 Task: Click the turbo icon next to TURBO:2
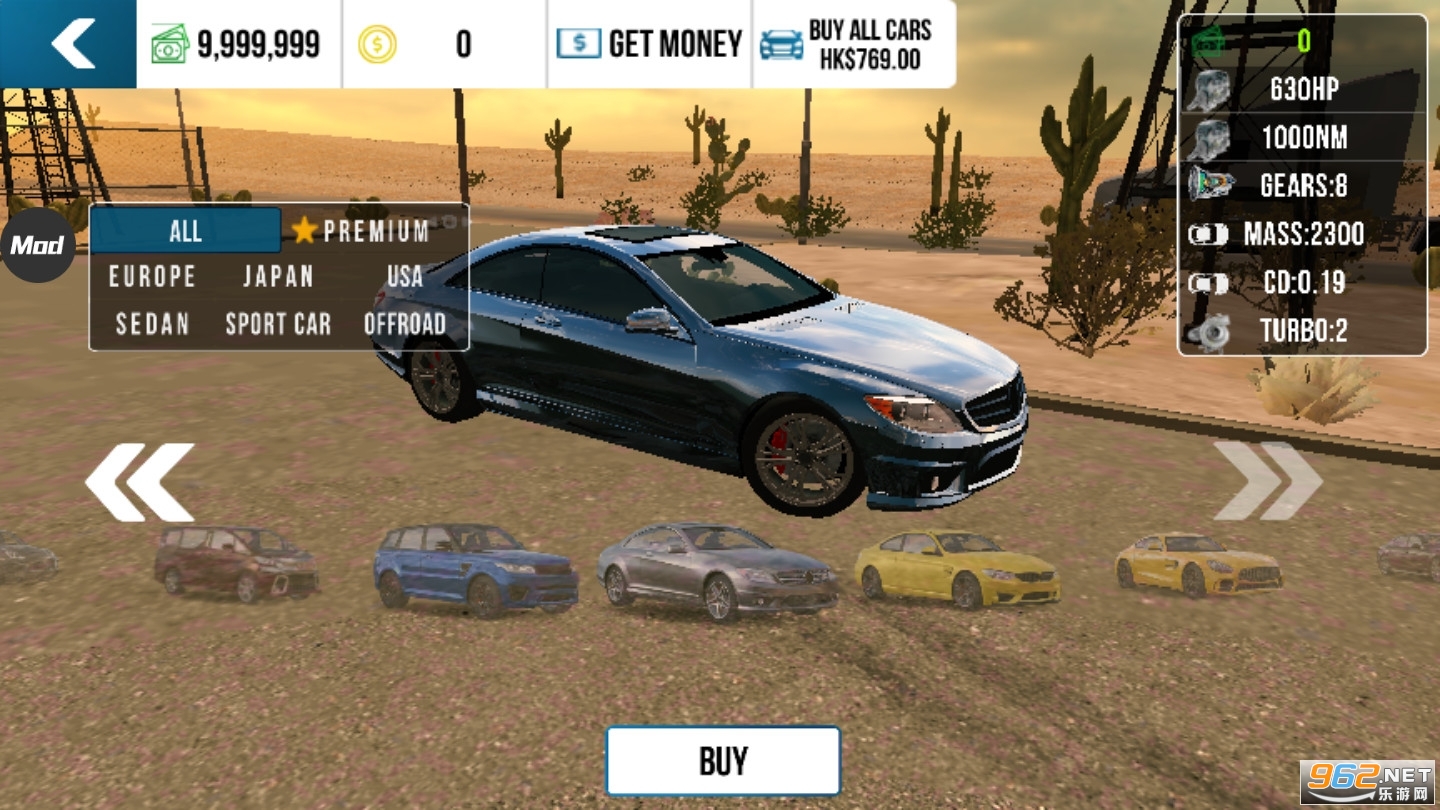pyautogui.click(x=1211, y=331)
